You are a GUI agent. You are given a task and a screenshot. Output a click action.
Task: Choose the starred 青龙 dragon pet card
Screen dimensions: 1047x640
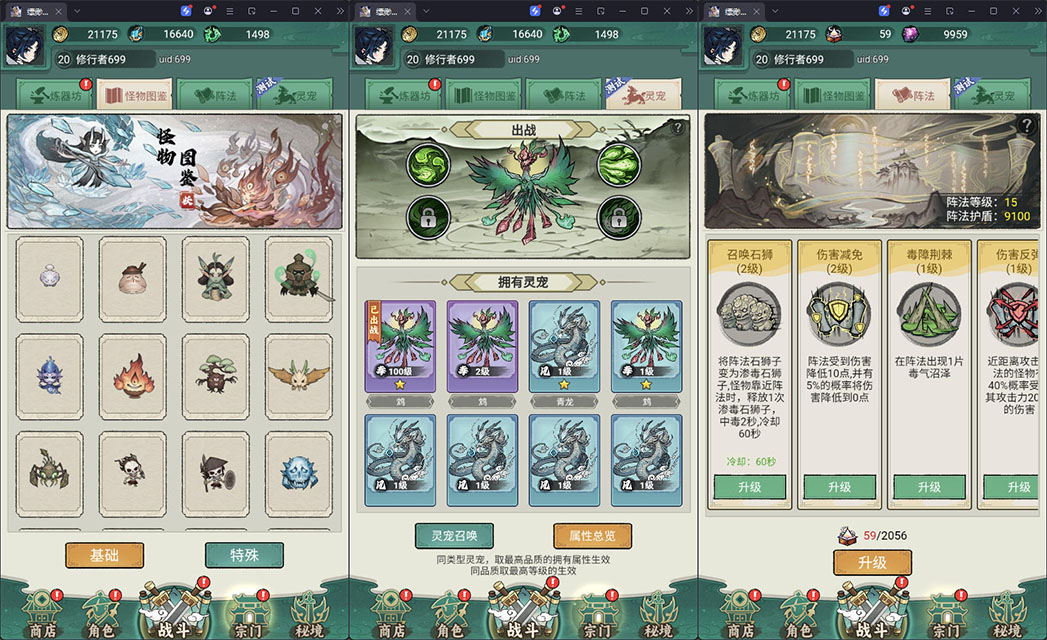pos(564,346)
